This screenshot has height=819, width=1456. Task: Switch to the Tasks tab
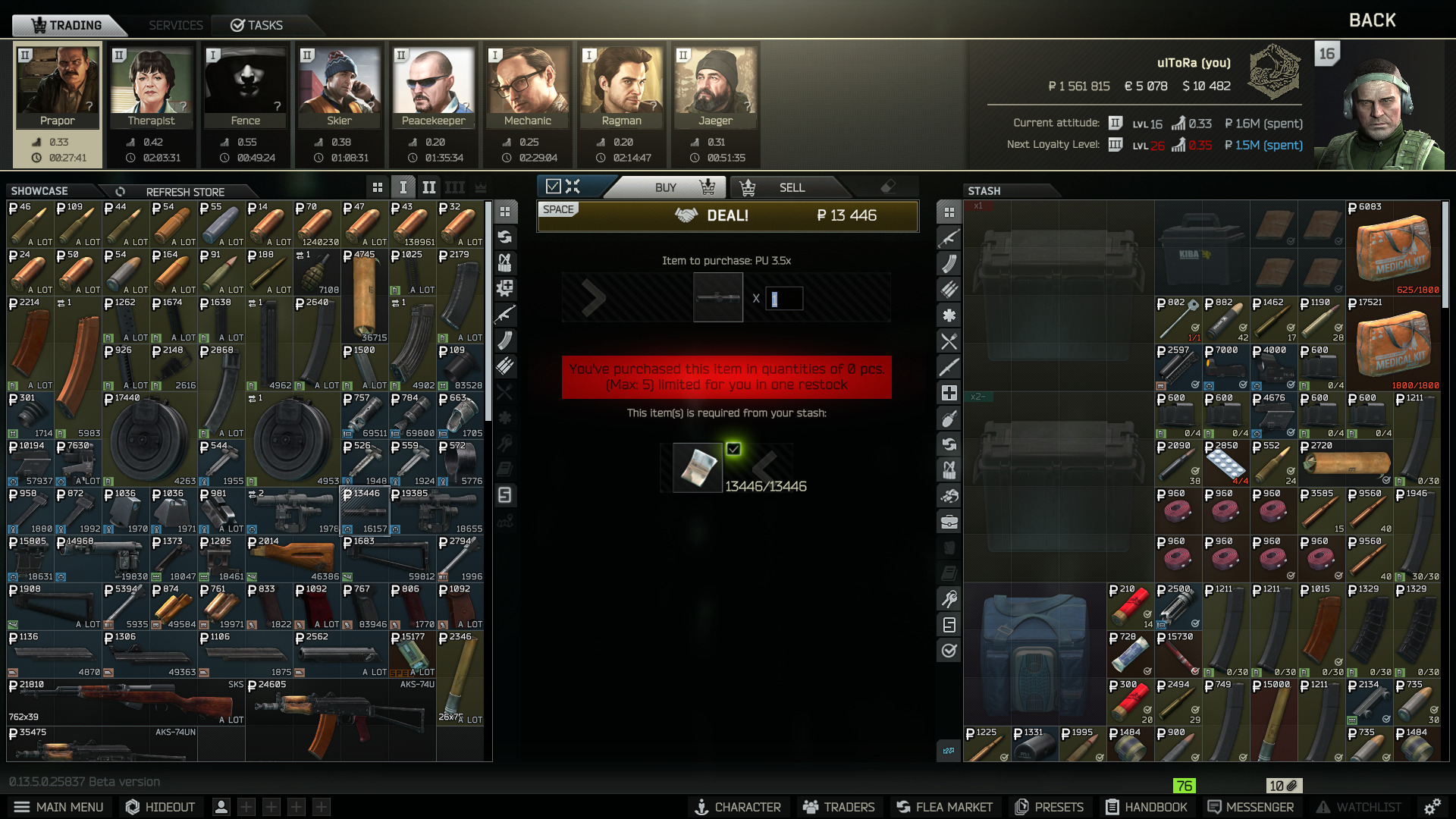click(x=257, y=25)
